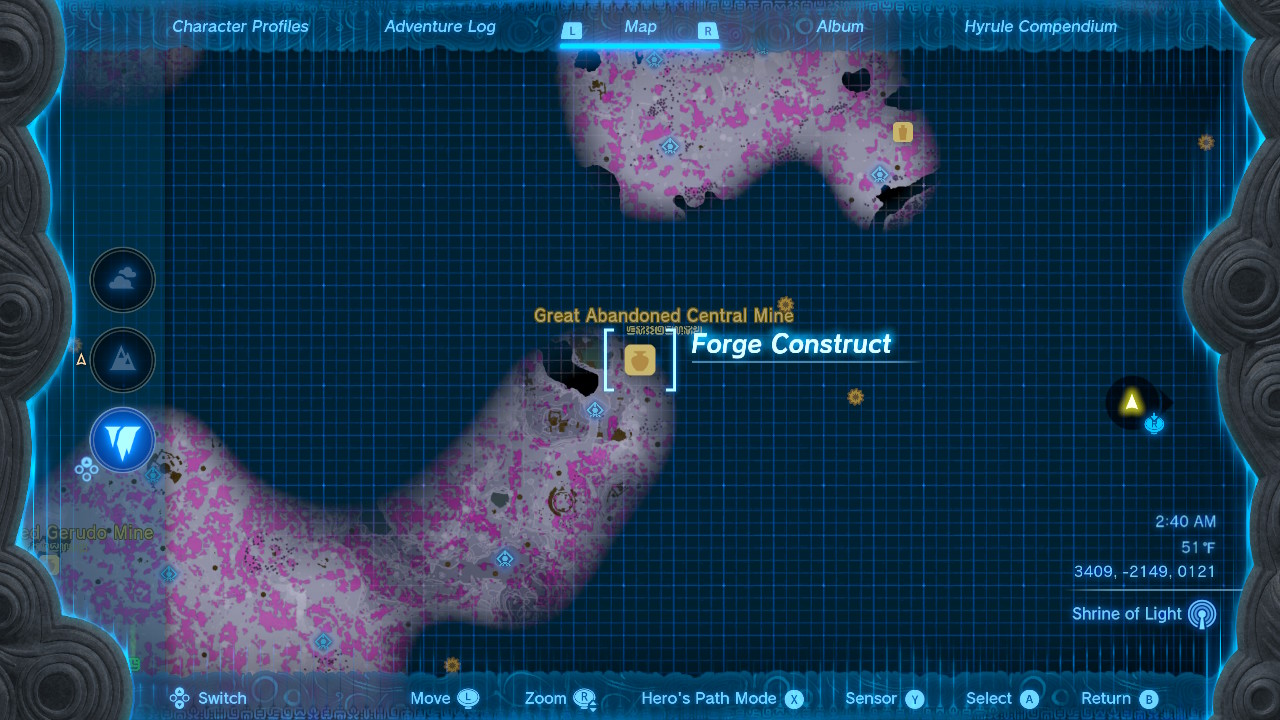
Task: Click the Zoom stick control
Action: coord(583,698)
